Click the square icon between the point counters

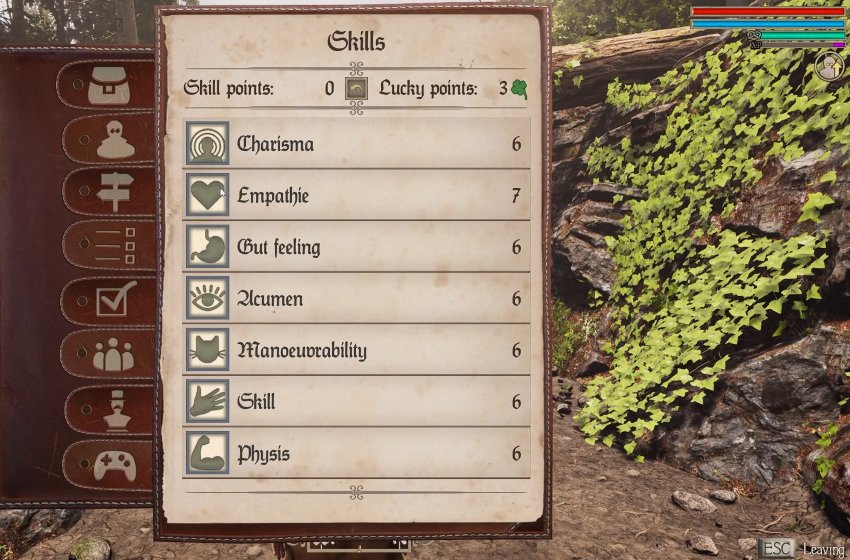357,88
